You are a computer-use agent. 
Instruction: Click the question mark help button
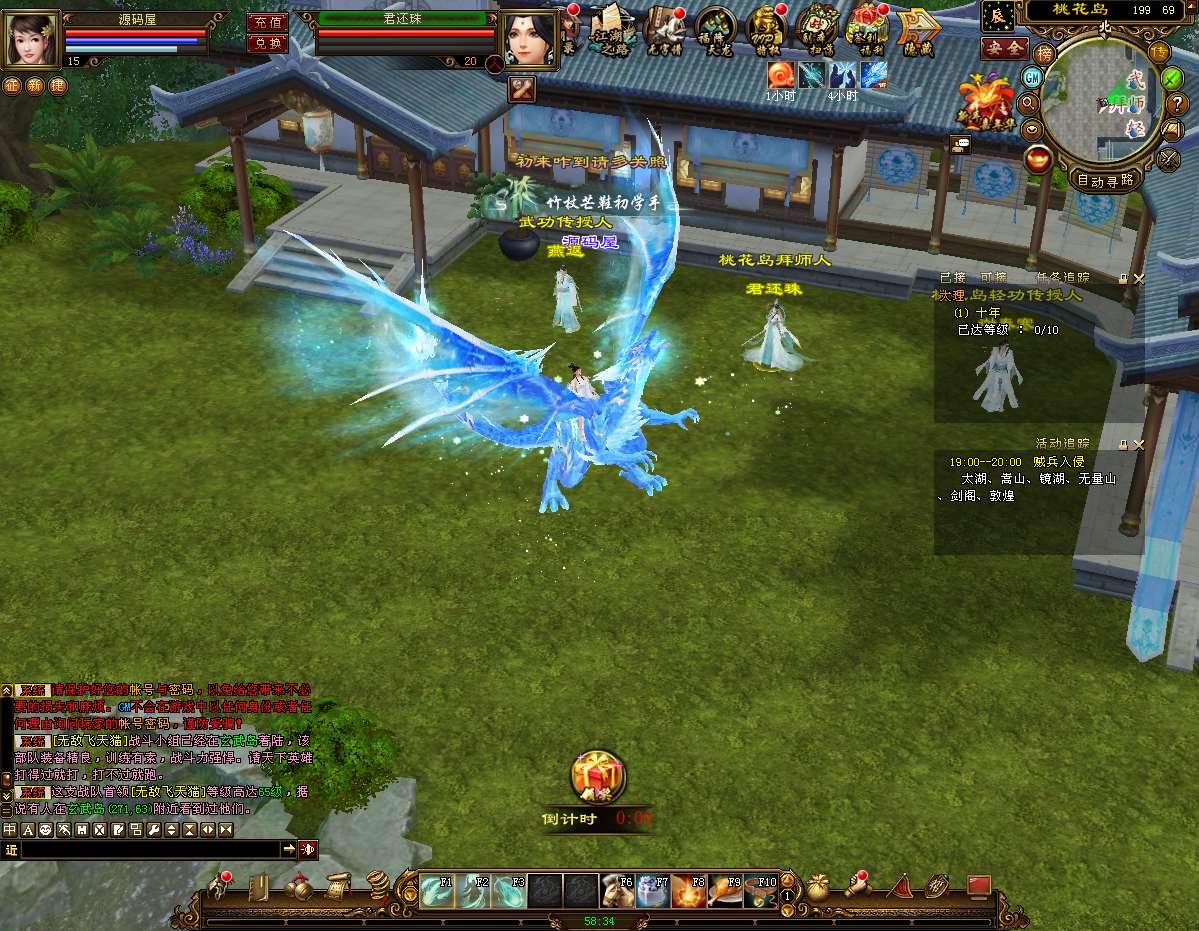1176,103
